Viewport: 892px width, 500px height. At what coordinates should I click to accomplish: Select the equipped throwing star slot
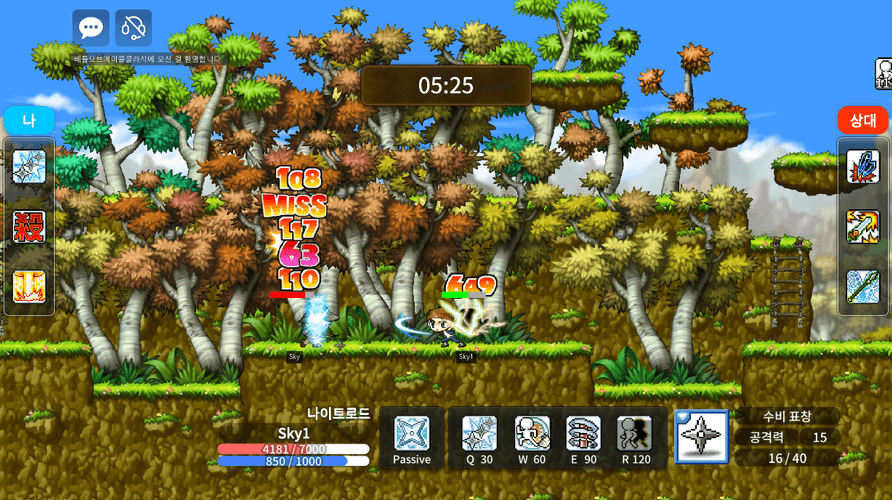point(702,437)
